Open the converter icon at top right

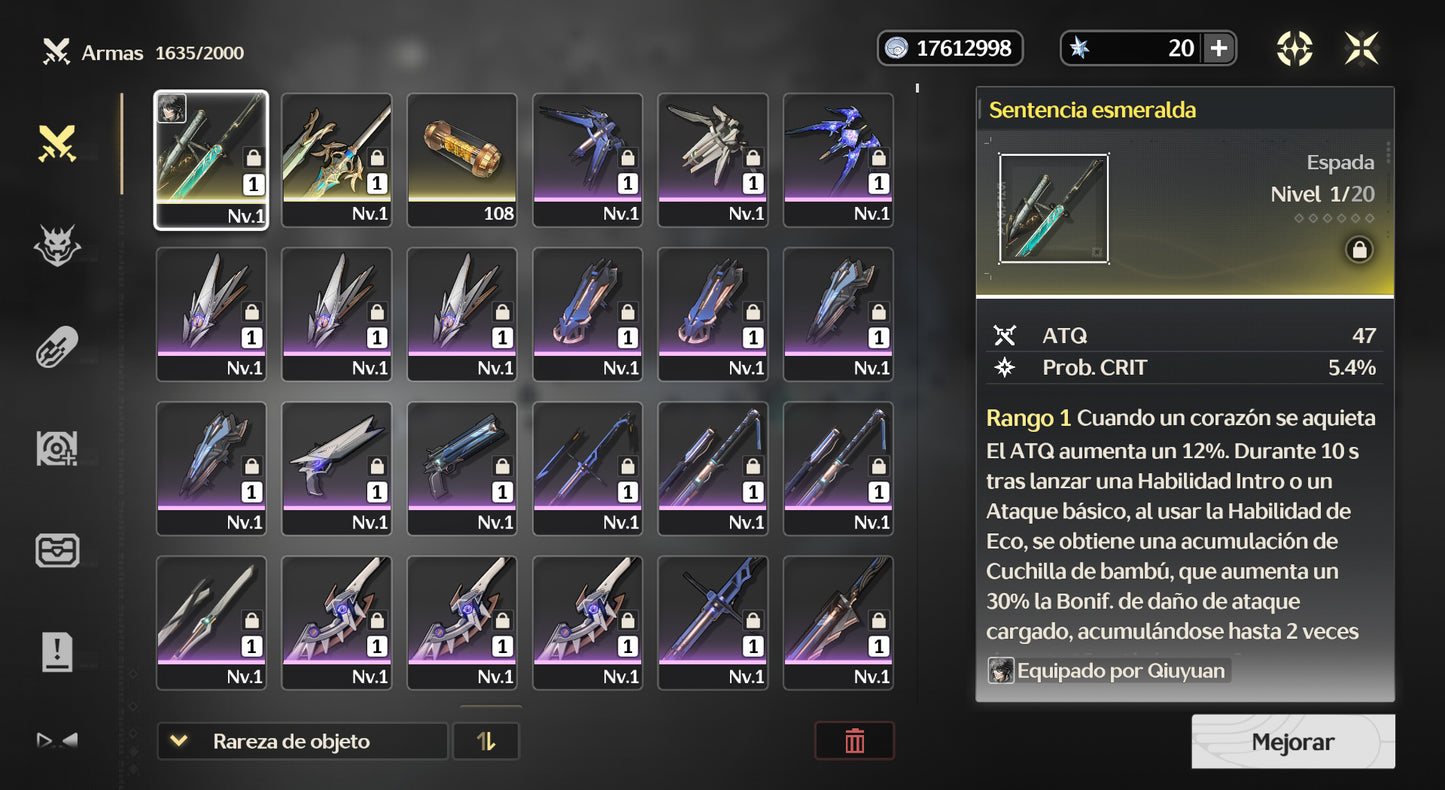(x=1295, y=47)
